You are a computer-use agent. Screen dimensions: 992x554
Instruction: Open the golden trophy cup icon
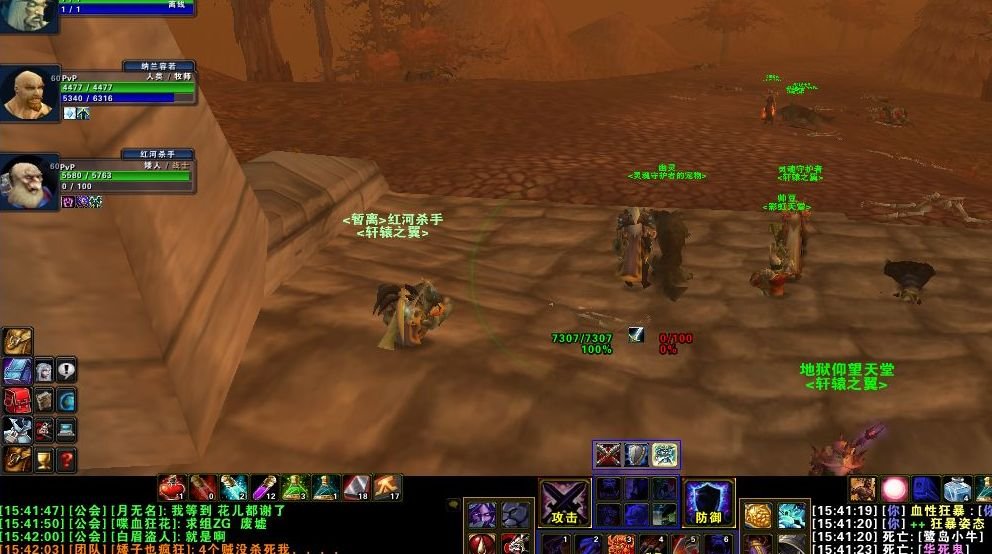tap(43, 460)
